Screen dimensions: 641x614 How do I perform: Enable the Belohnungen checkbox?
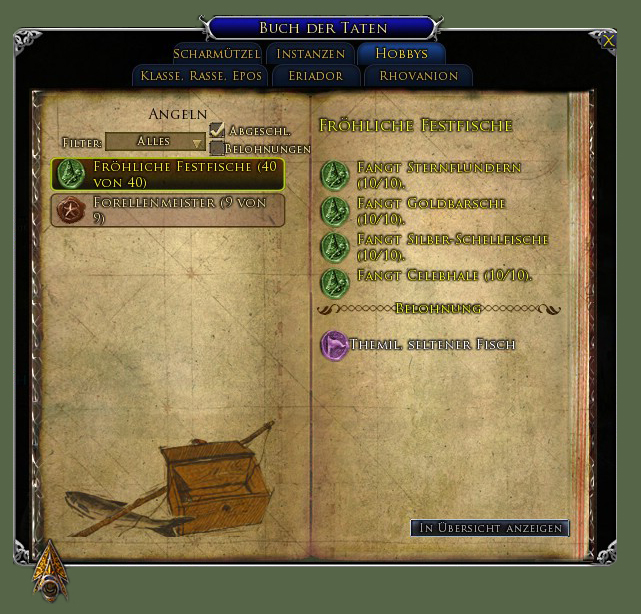pos(217,148)
